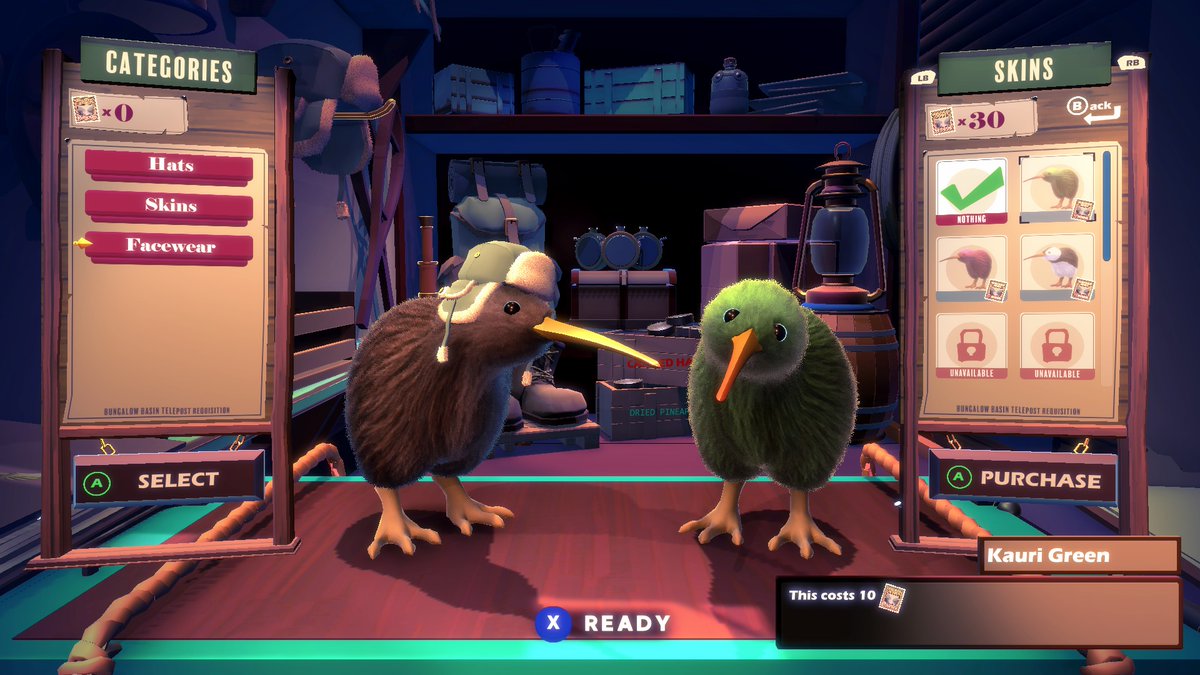Open the Hats category
This screenshot has width=1200, height=675.
(169, 165)
